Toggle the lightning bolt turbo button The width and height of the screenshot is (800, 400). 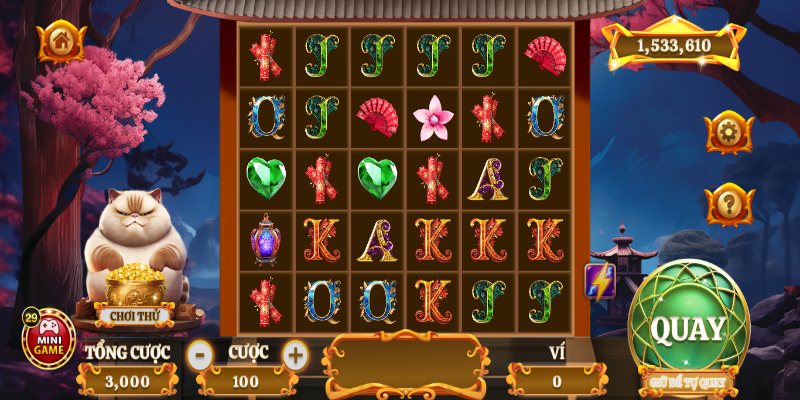pyautogui.click(x=599, y=282)
